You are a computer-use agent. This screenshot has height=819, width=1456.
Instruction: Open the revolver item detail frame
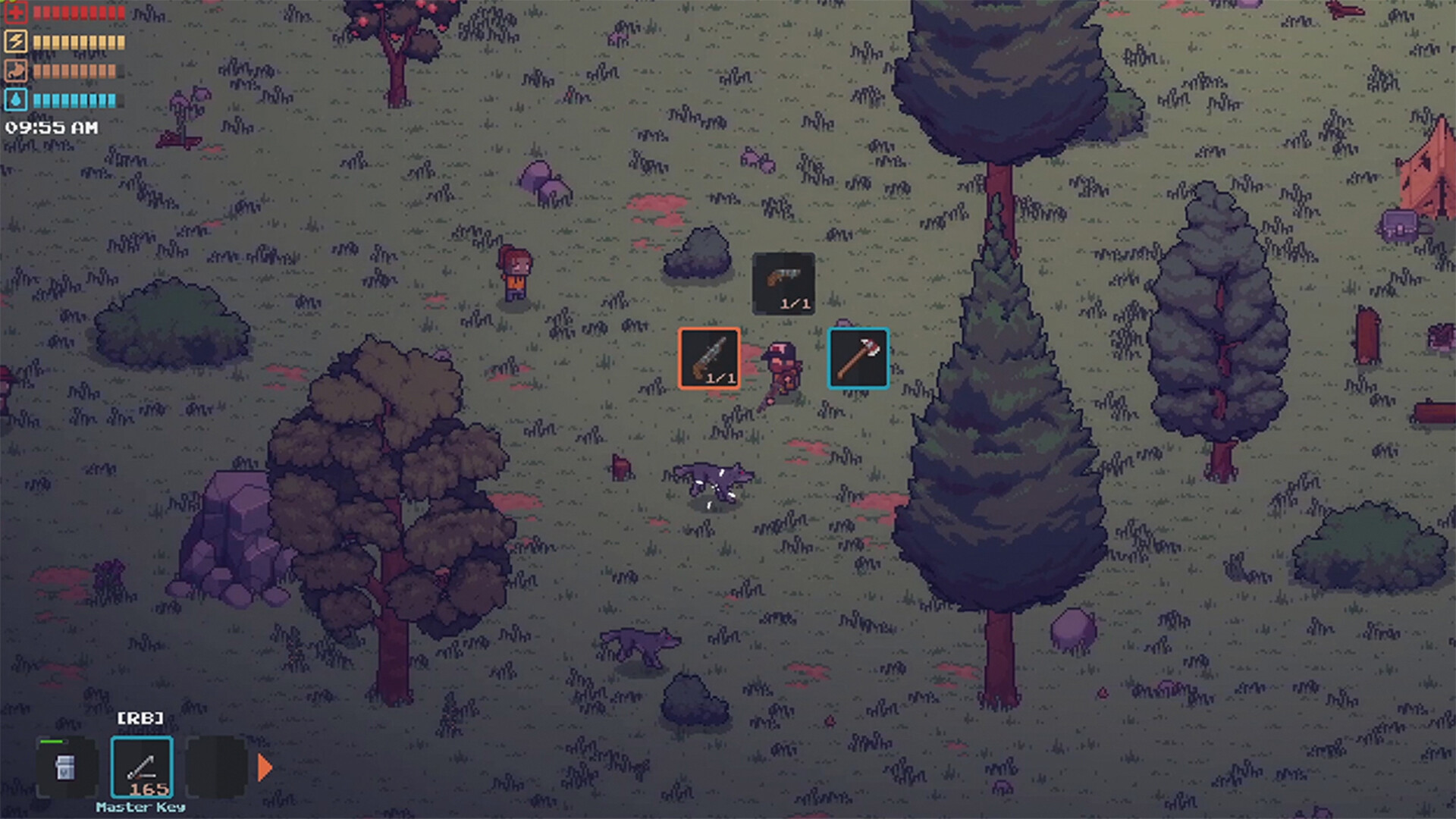point(785,284)
